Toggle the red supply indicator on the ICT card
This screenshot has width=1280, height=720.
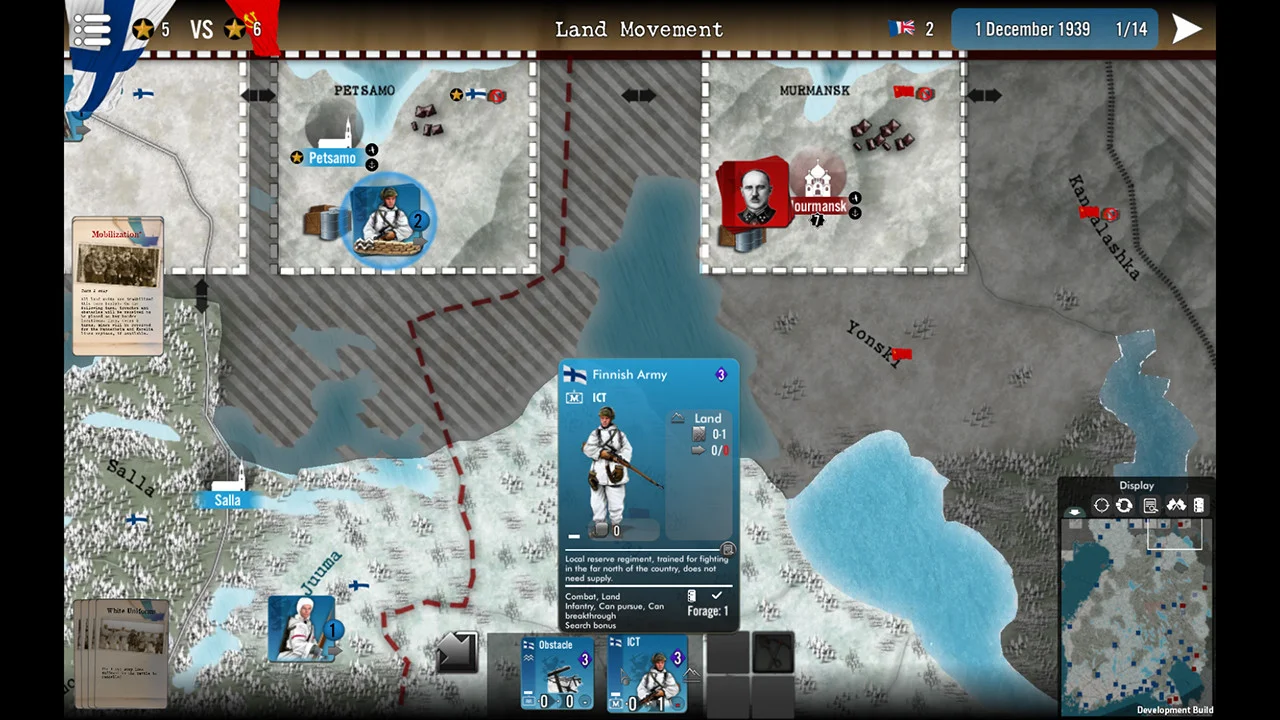[679, 702]
